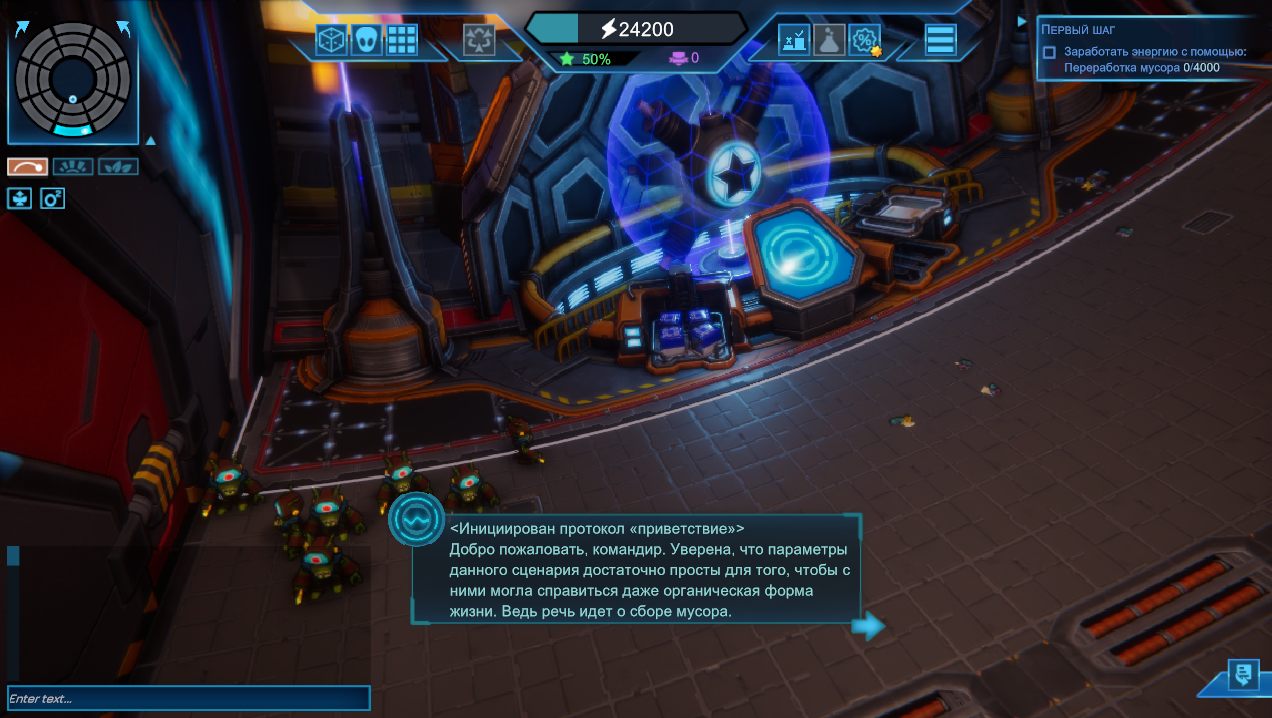
Task: Toggle the leaves overlay button
Action: tap(118, 167)
